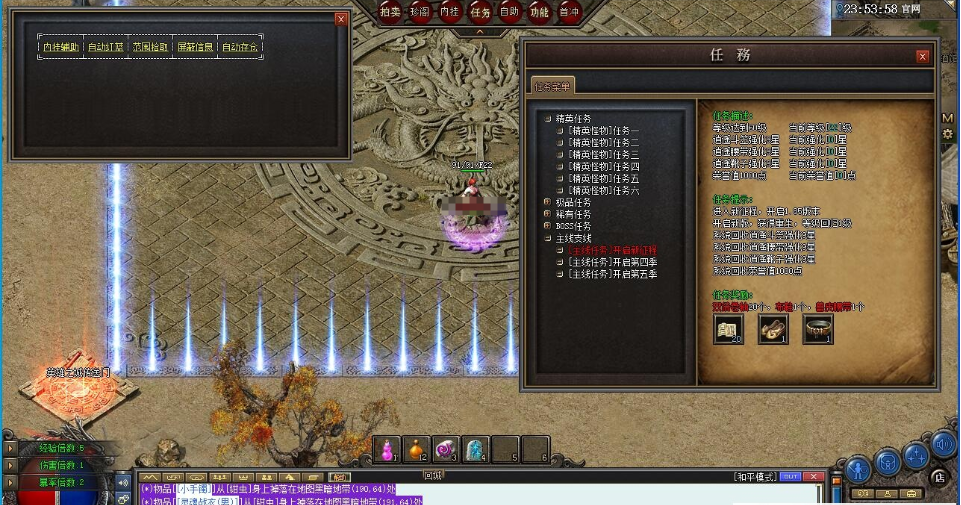Open the 功能 functions menu
961x505 pixels.
tap(540, 12)
